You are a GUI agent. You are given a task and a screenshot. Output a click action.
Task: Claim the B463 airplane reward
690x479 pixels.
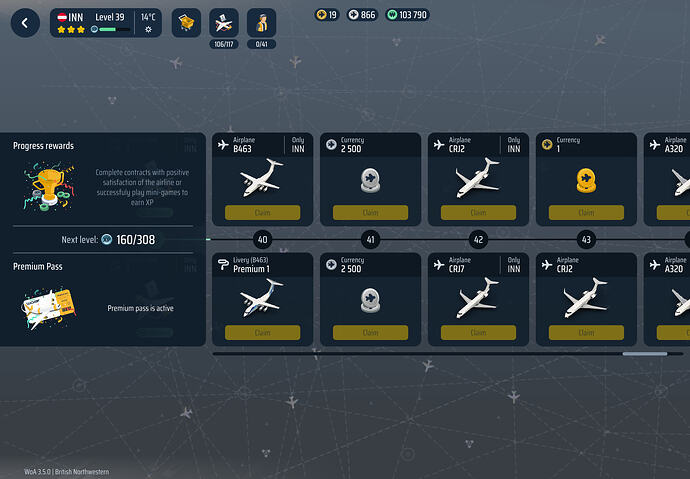click(x=262, y=212)
